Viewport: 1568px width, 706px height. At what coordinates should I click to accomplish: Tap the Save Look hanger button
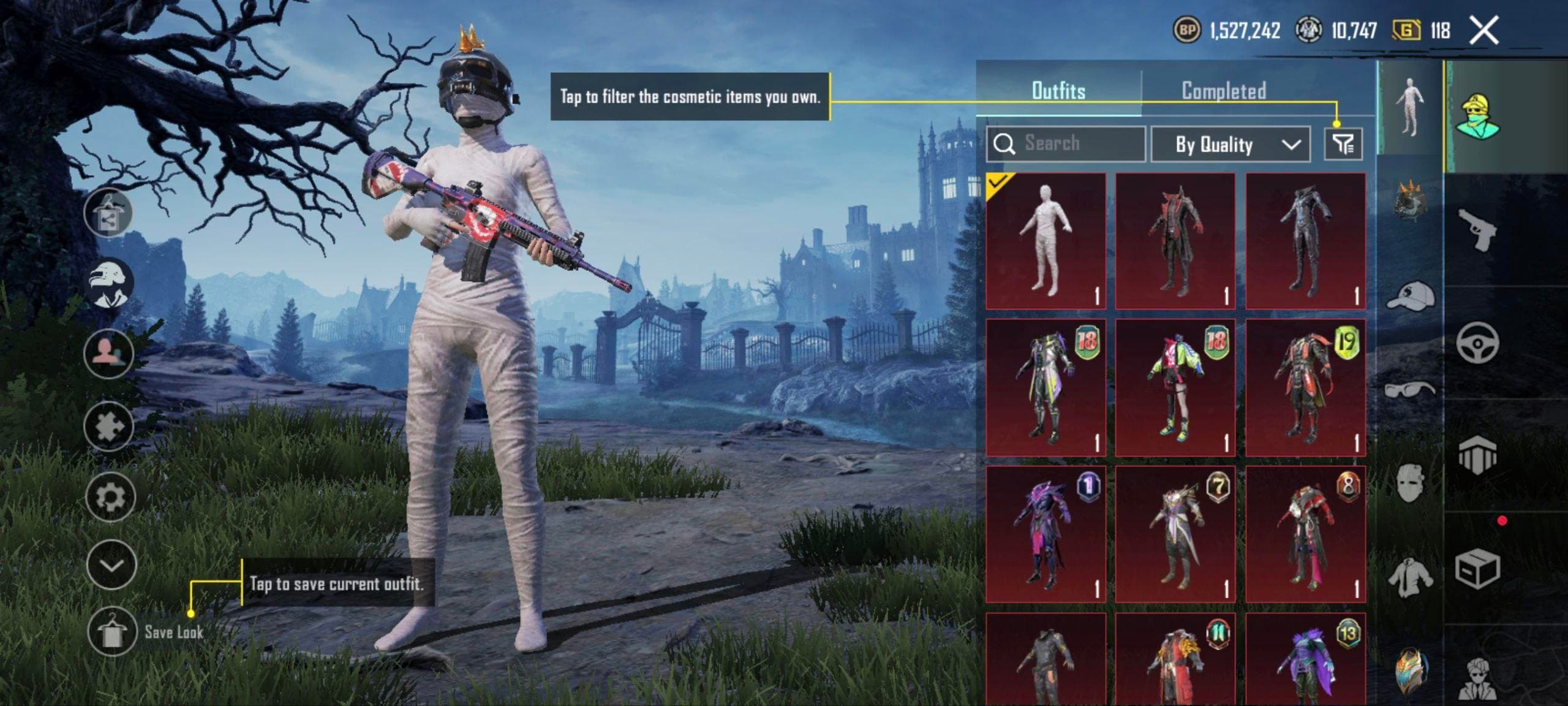coord(111,631)
